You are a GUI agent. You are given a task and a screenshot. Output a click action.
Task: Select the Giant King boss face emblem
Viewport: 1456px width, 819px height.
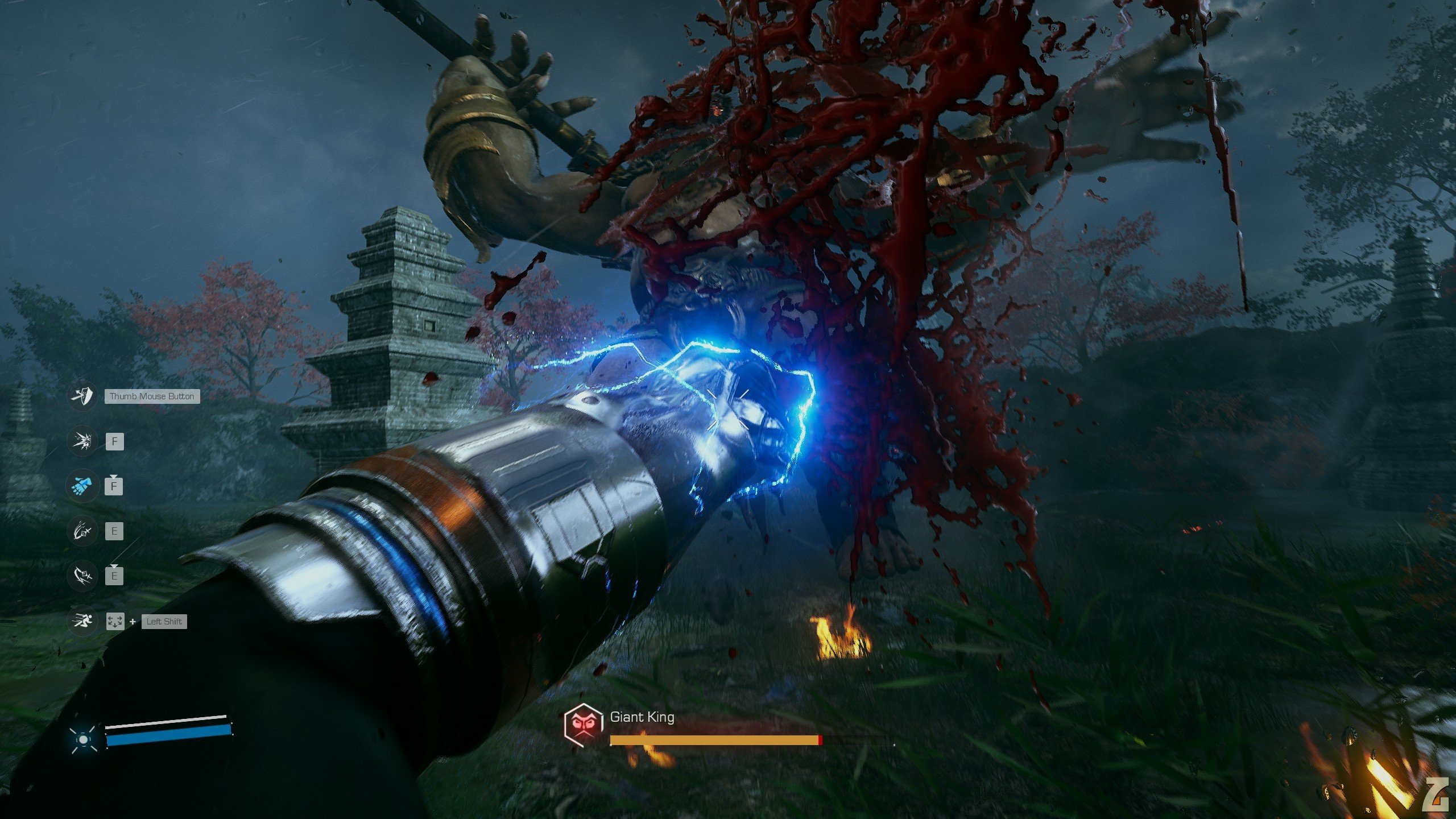click(x=583, y=723)
